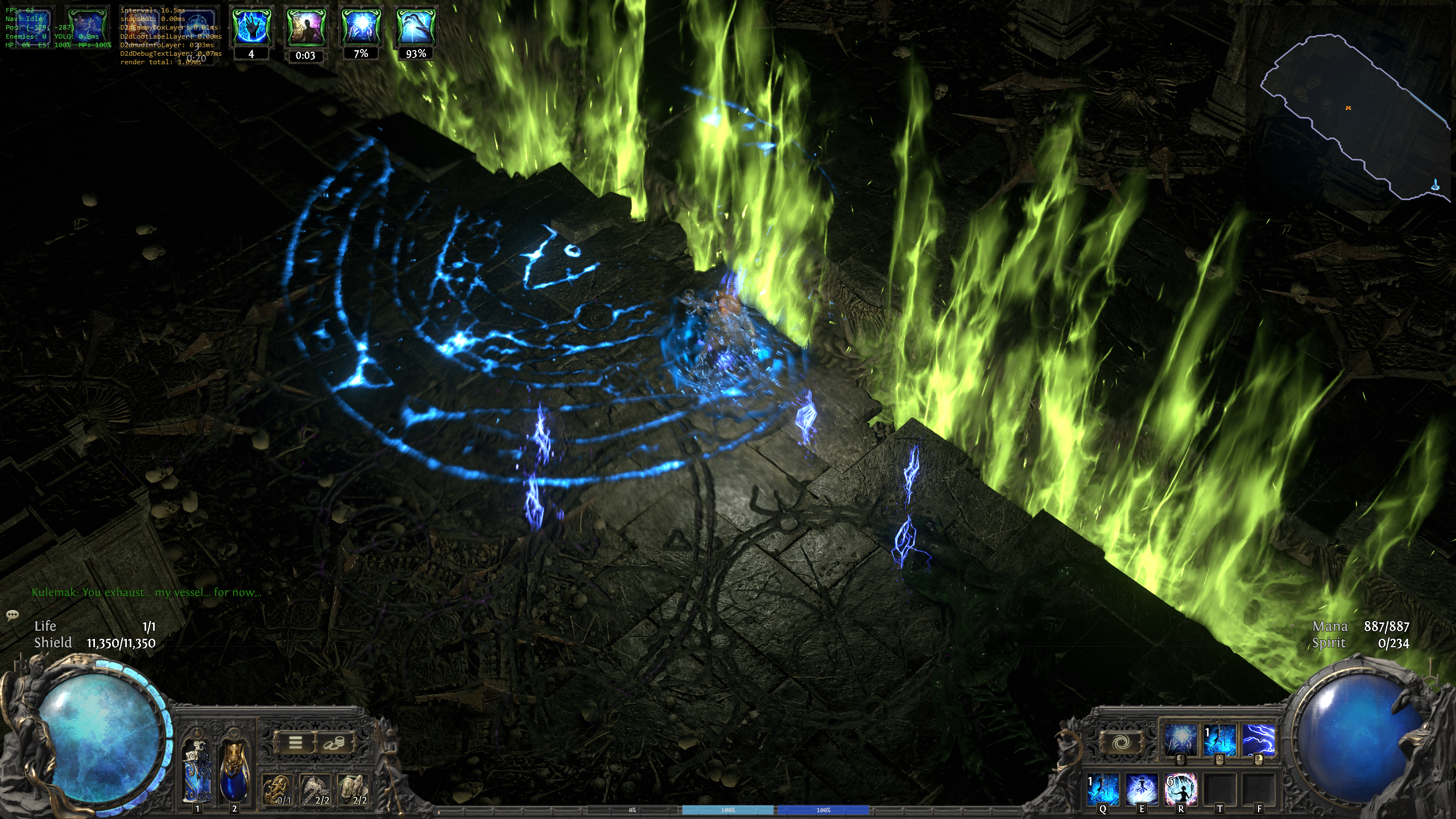1456x819 pixels.
Task: Activate the skill bound to E
Action: (1141, 789)
